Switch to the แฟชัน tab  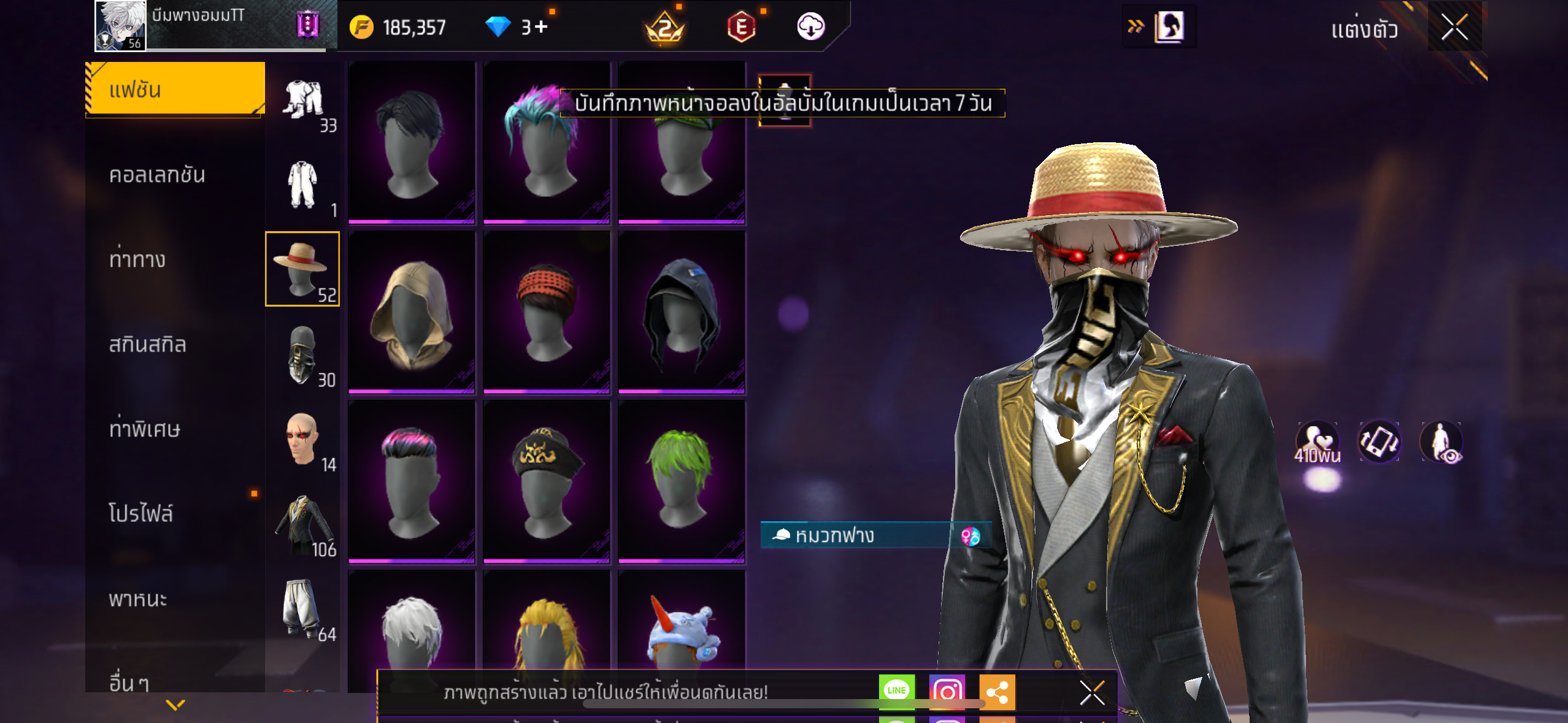coord(175,90)
